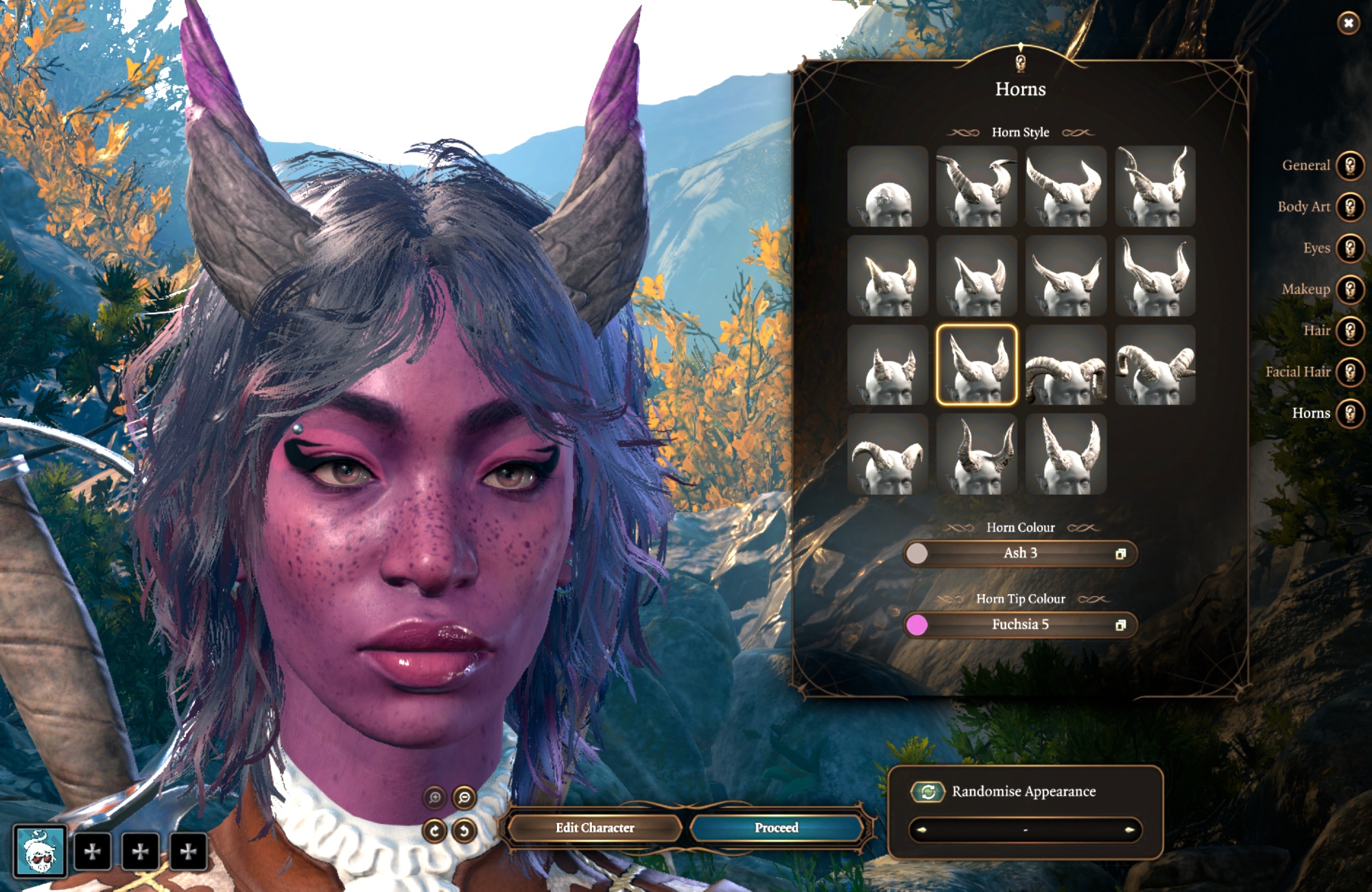Go to the Eyes tab
This screenshot has width=1372, height=892.
pos(1350,248)
